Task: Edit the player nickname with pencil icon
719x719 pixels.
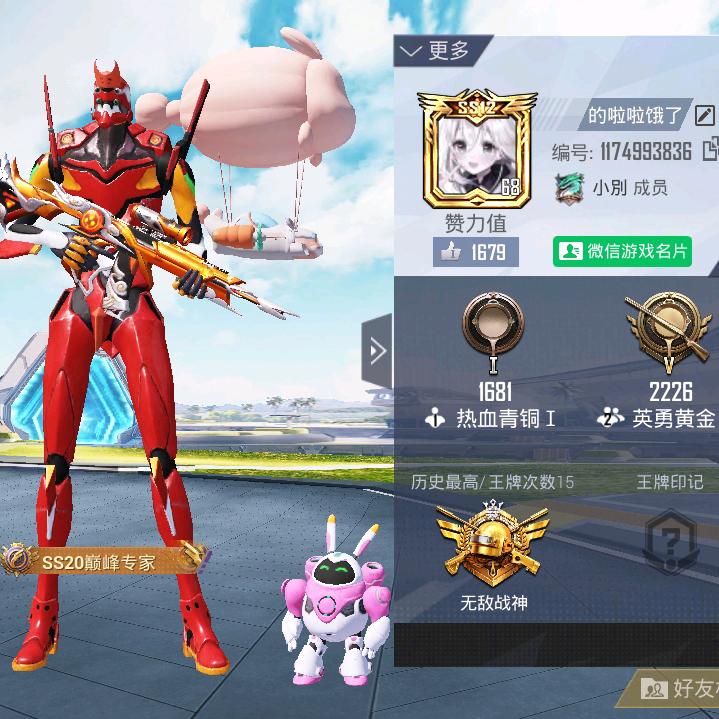Action: coord(704,115)
